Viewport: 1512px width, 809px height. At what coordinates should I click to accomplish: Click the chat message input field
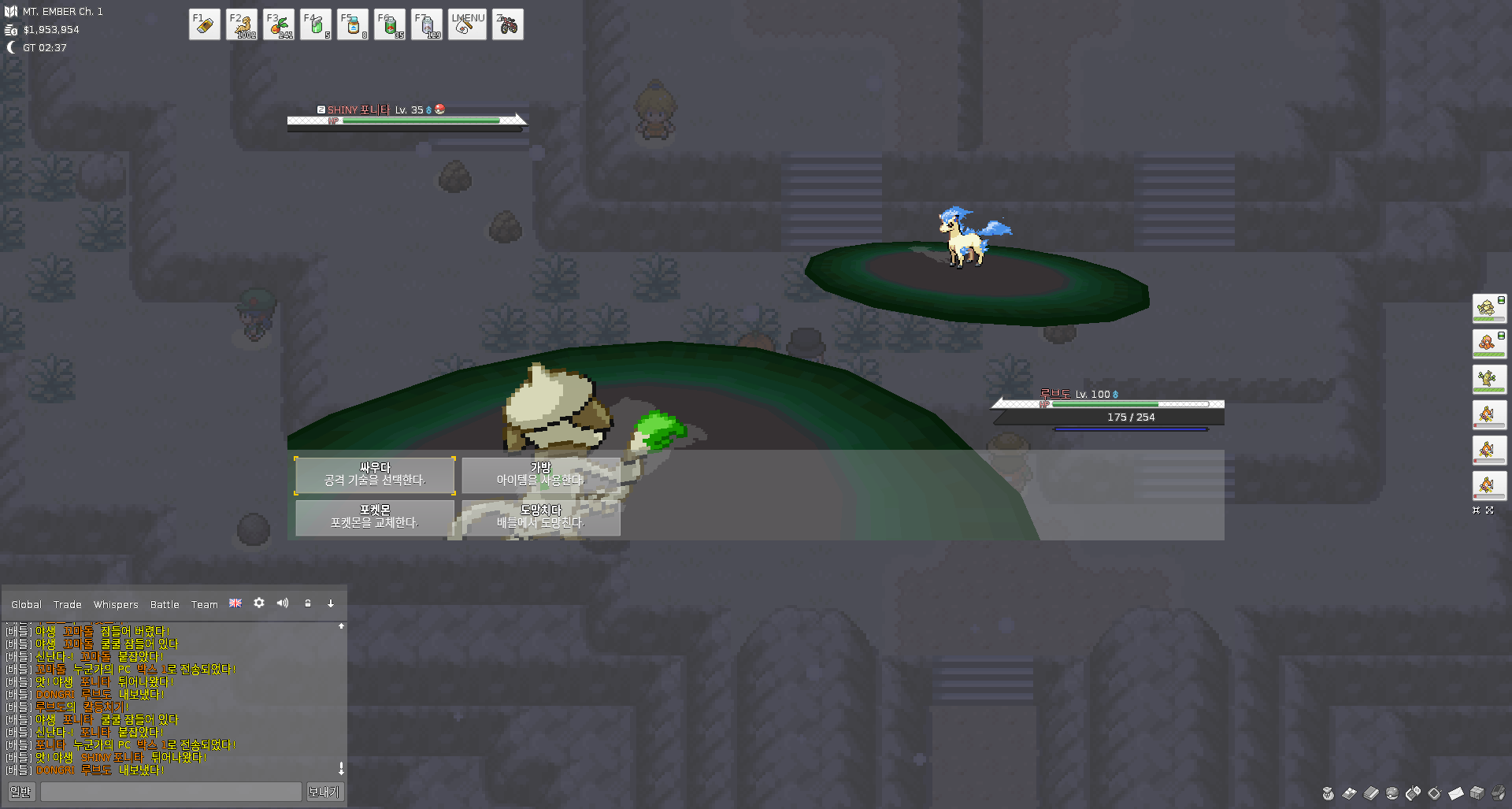coord(171,792)
